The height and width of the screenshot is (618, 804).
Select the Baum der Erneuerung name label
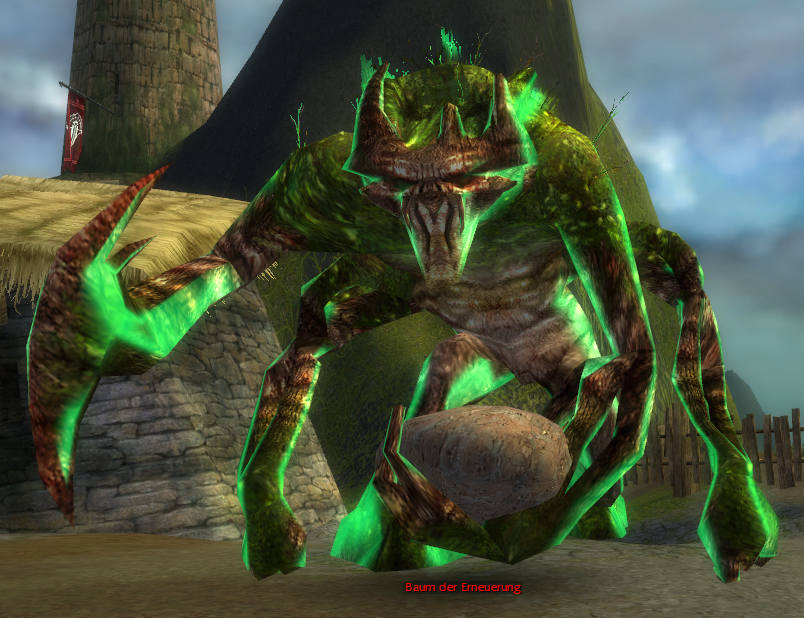[x=462, y=587]
